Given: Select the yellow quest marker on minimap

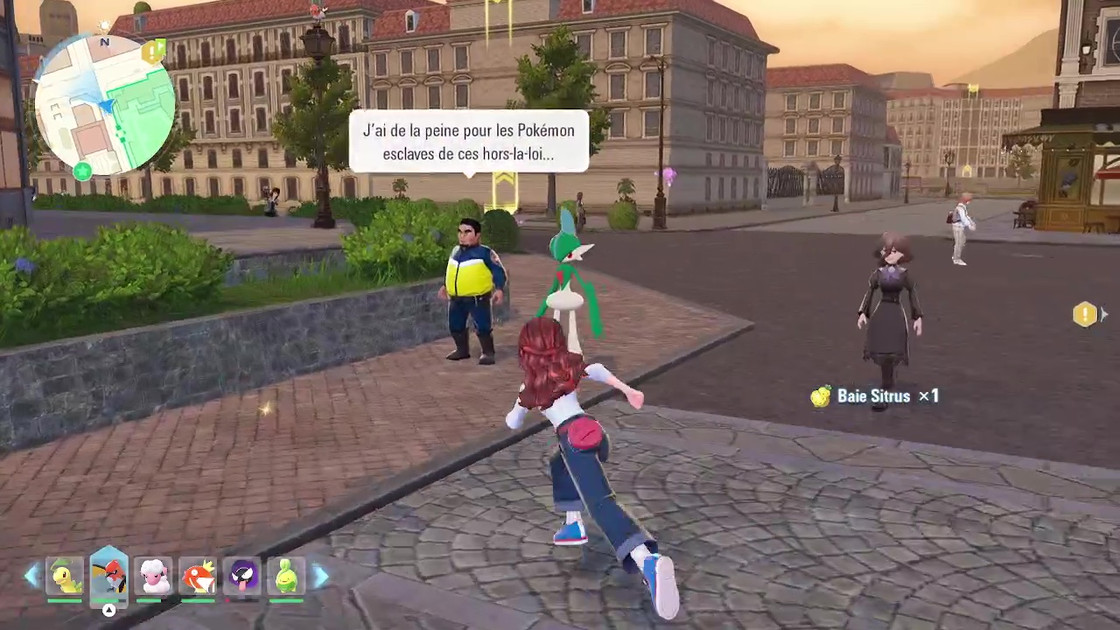Looking at the screenshot, I should 153,50.
